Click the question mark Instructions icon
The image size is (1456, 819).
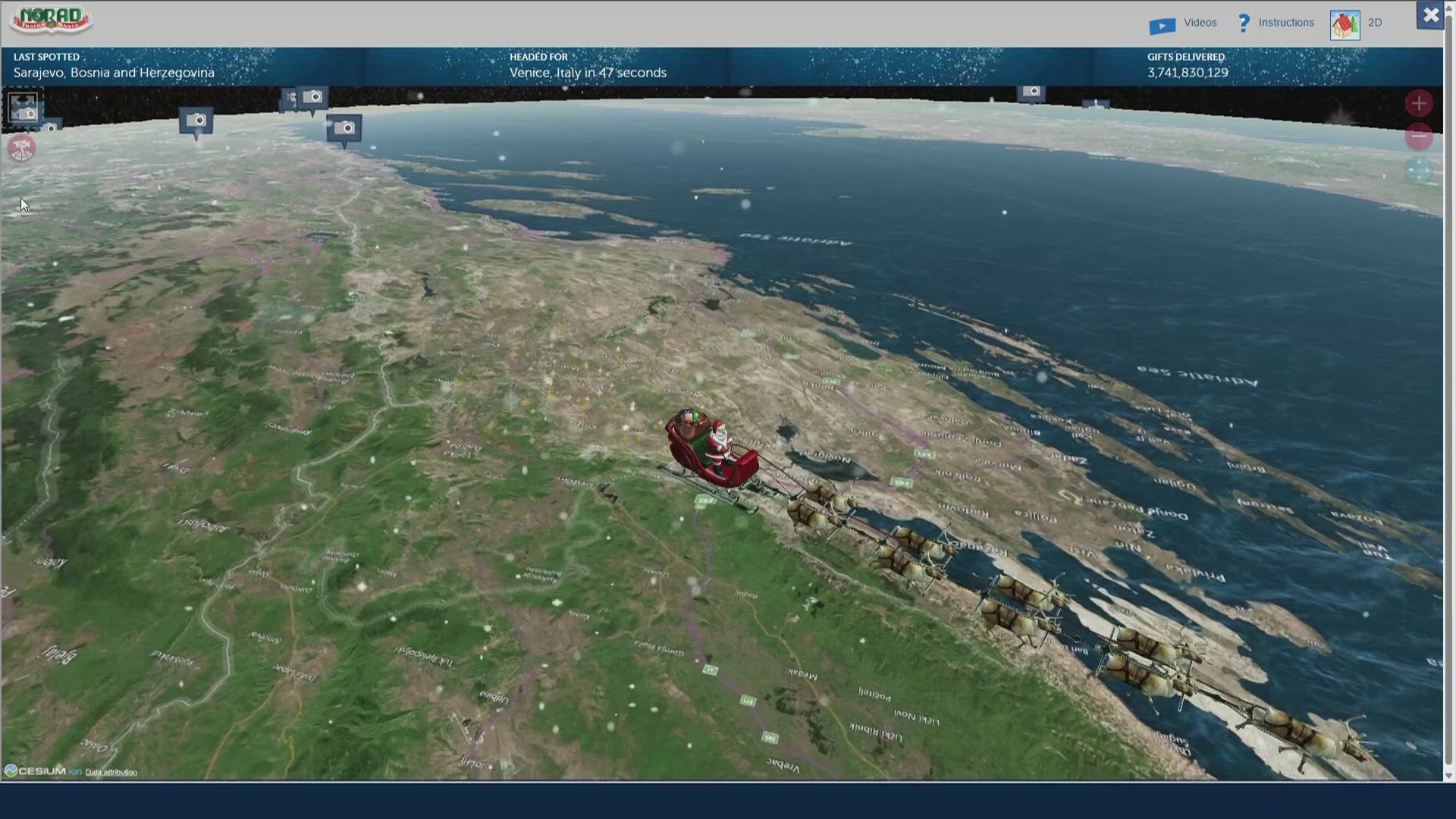click(1244, 24)
